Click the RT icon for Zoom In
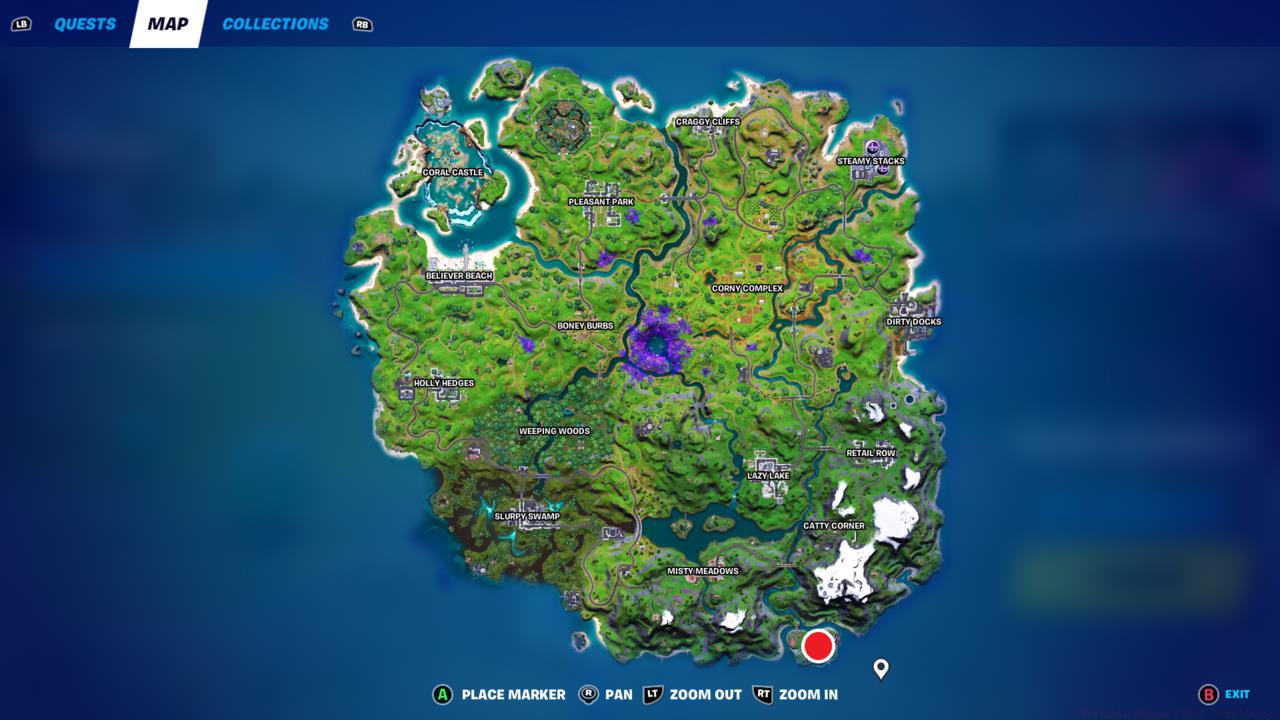The width and height of the screenshot is (1280, 720). pyautogui.click(x=762, y=694)
